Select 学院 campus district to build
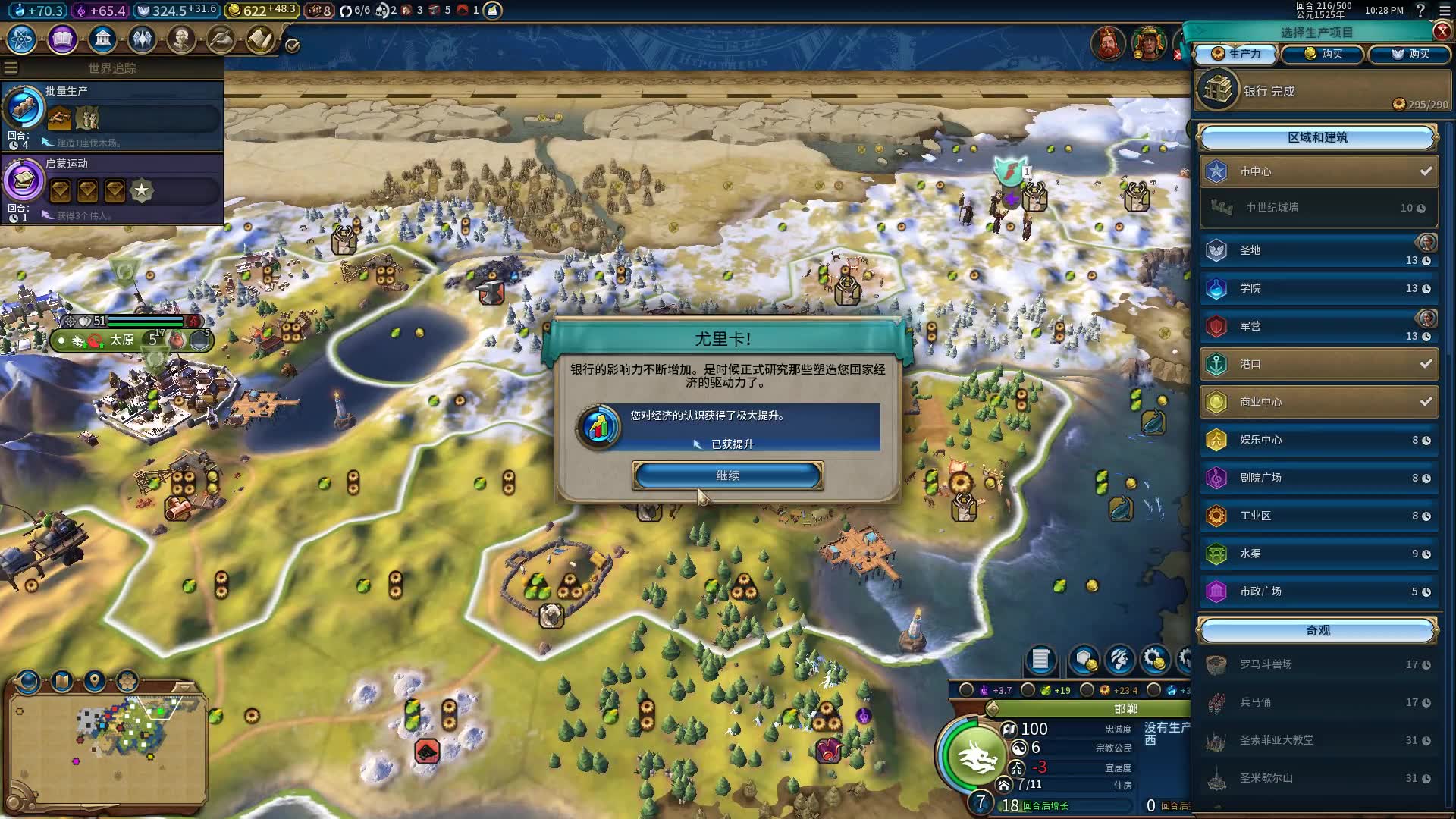This screenshot has width=1456, height=819. [x=1319, y=288]
